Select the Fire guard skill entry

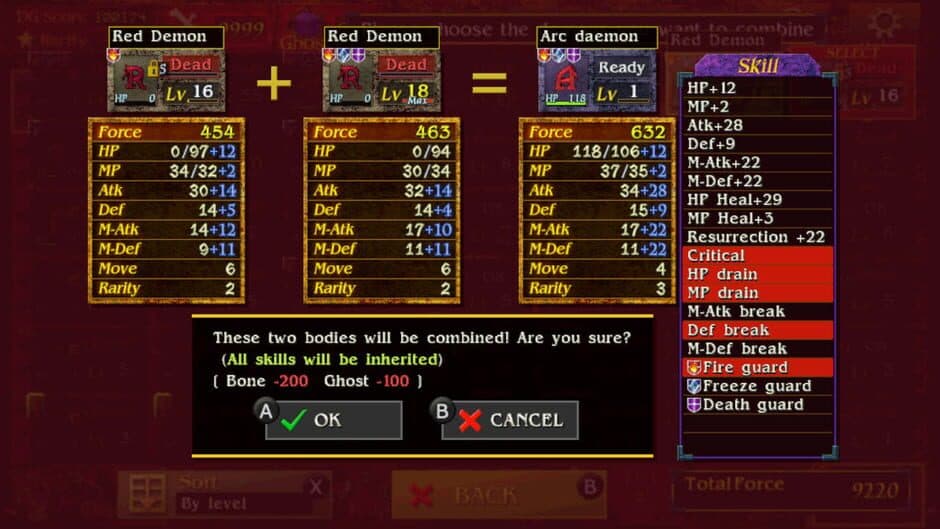757,368
